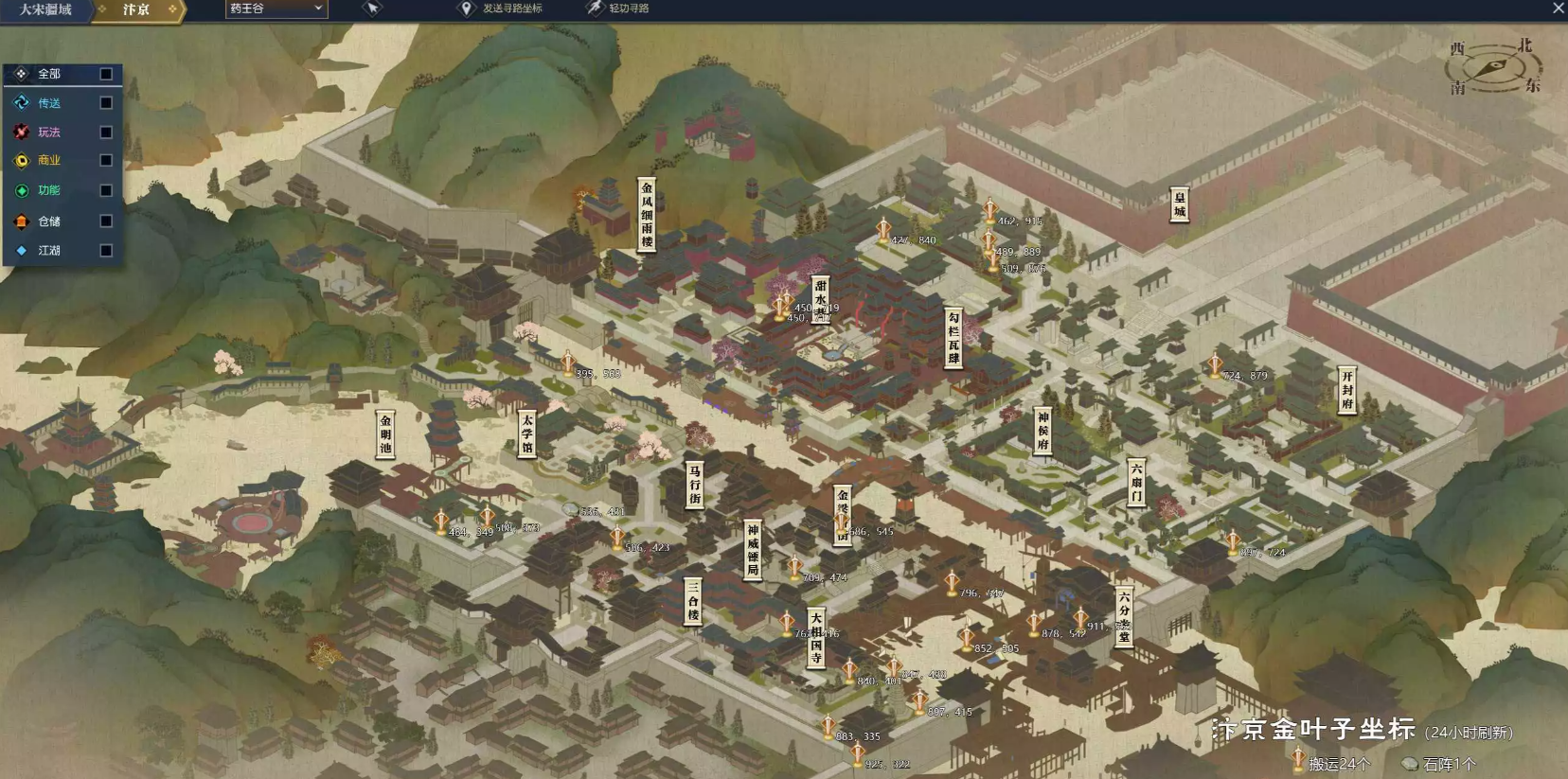Close the map window

point(1559,9)
